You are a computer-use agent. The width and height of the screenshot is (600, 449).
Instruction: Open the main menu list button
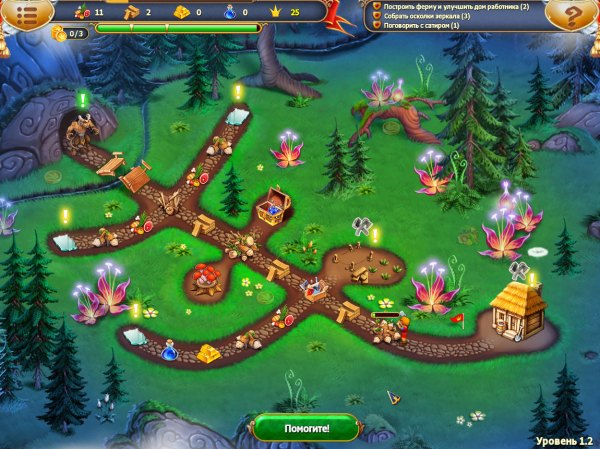tap(27, 15)
